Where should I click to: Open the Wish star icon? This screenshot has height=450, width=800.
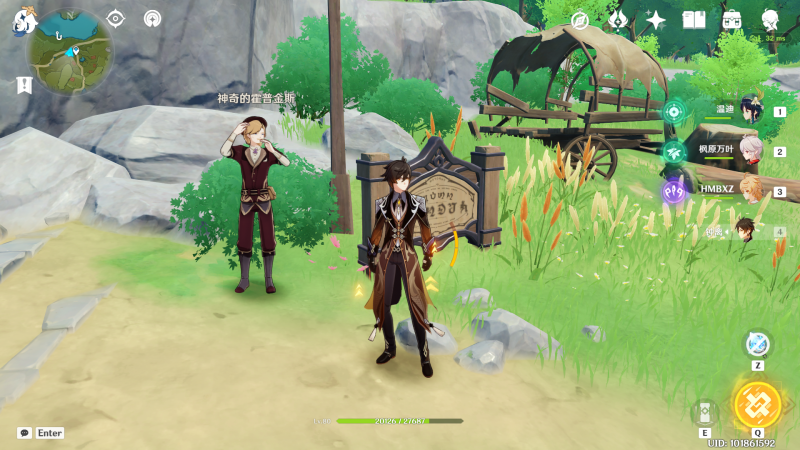(656, 20)
